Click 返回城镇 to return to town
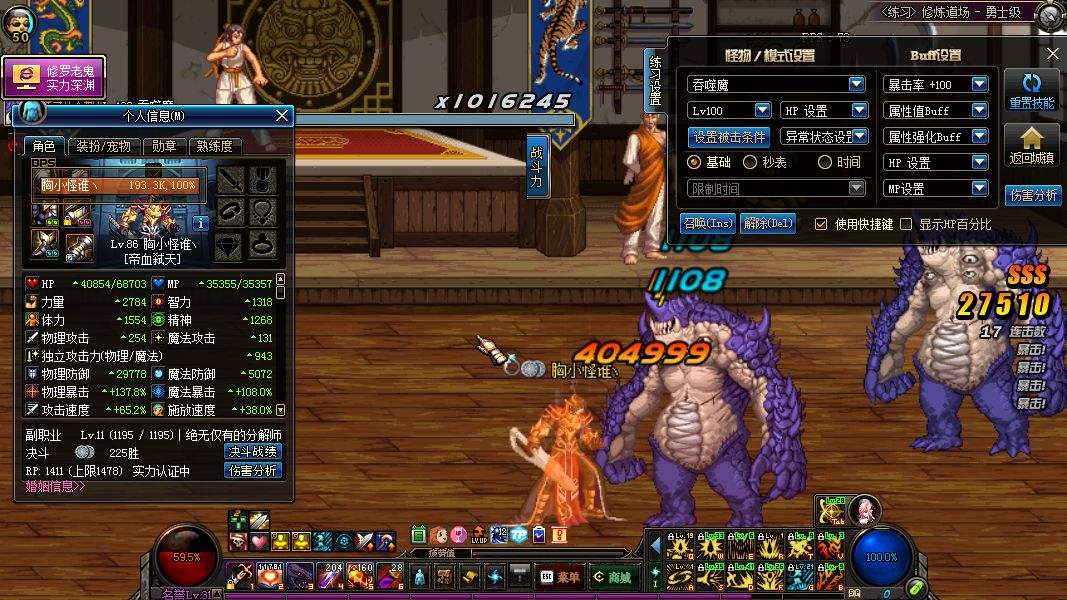Image resolution: width=1067 pixels, height=600 pixels. point(1032,146)
